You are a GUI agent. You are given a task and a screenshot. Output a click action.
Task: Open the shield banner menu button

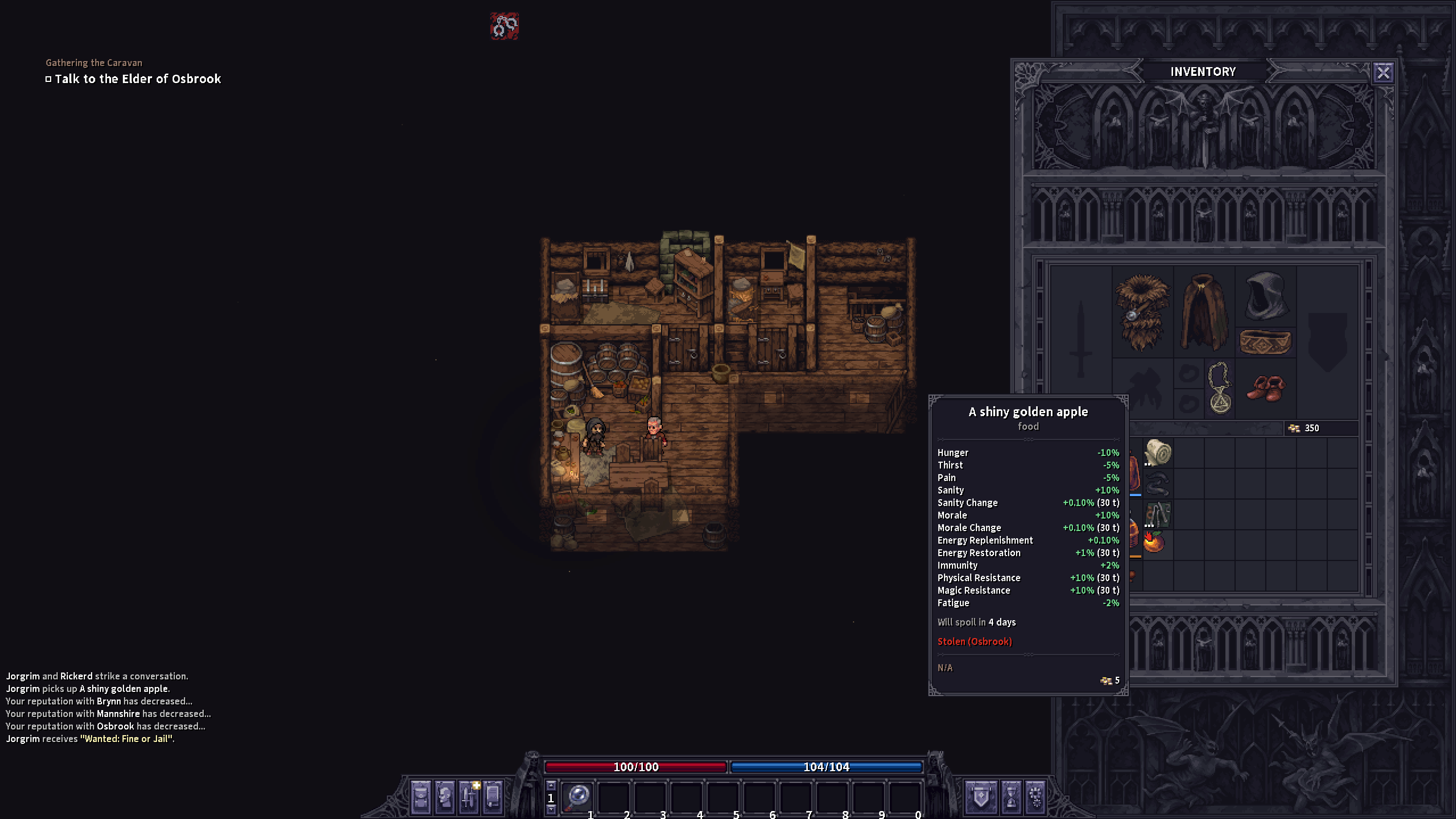coord(981,796)
